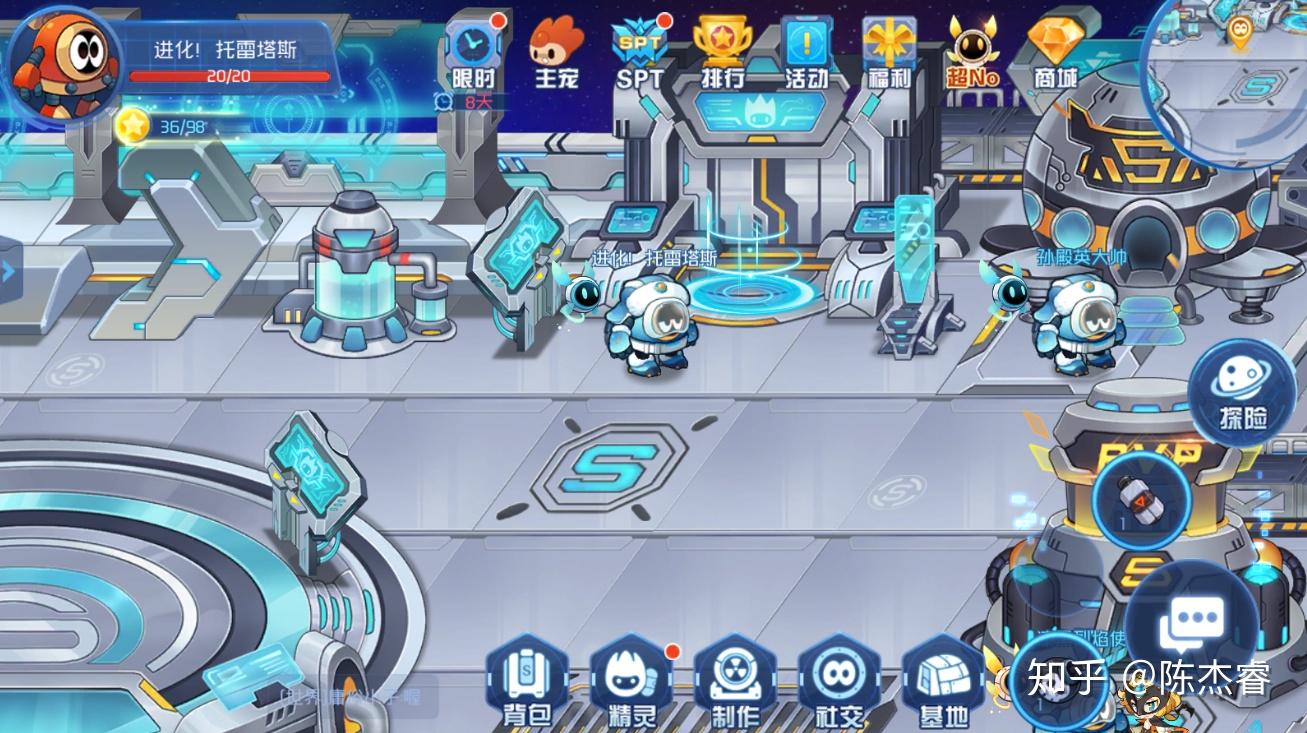Open the 精灵 spirits menu
Viewport: 1307px width, 733px height.
pyautogui.click(x=631, y=682)
